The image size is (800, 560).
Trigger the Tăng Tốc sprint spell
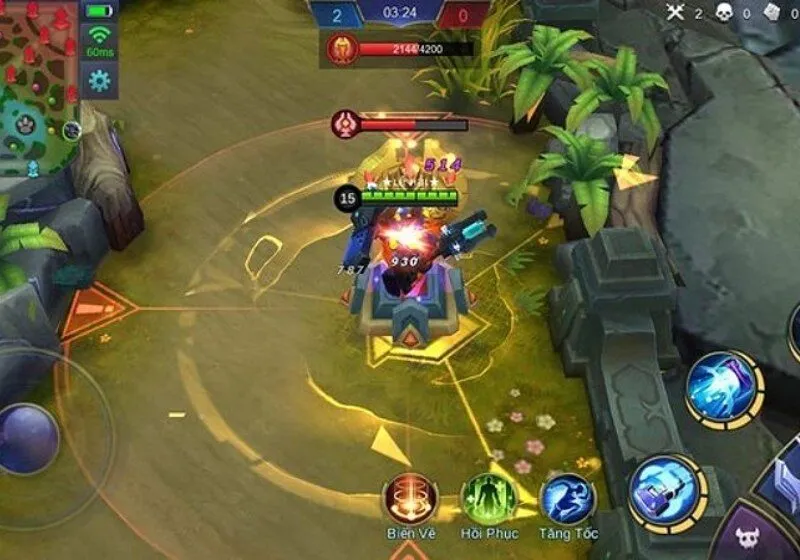coord(567,498)
